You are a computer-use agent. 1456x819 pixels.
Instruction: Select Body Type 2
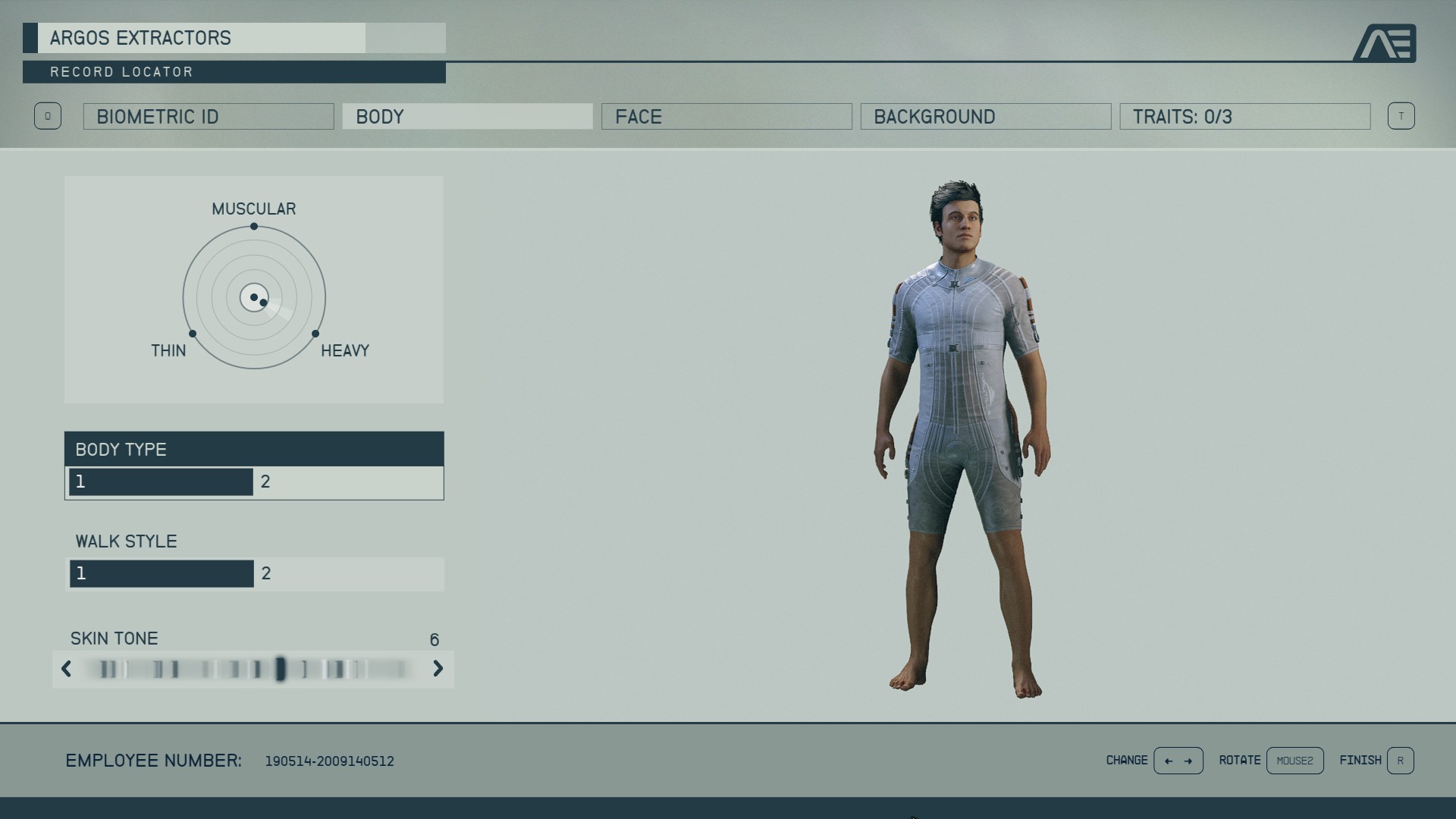tap(348, 482)
